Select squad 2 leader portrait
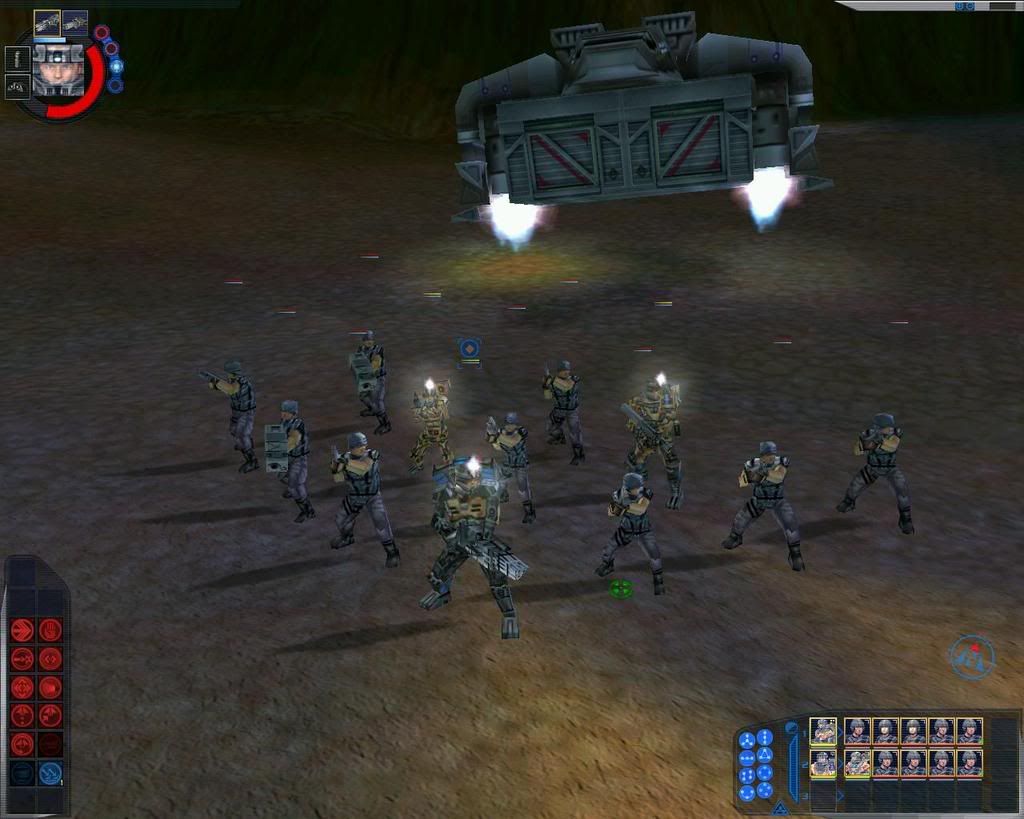The width and height of the screenshot is (1024, 819). click(823, 763)
